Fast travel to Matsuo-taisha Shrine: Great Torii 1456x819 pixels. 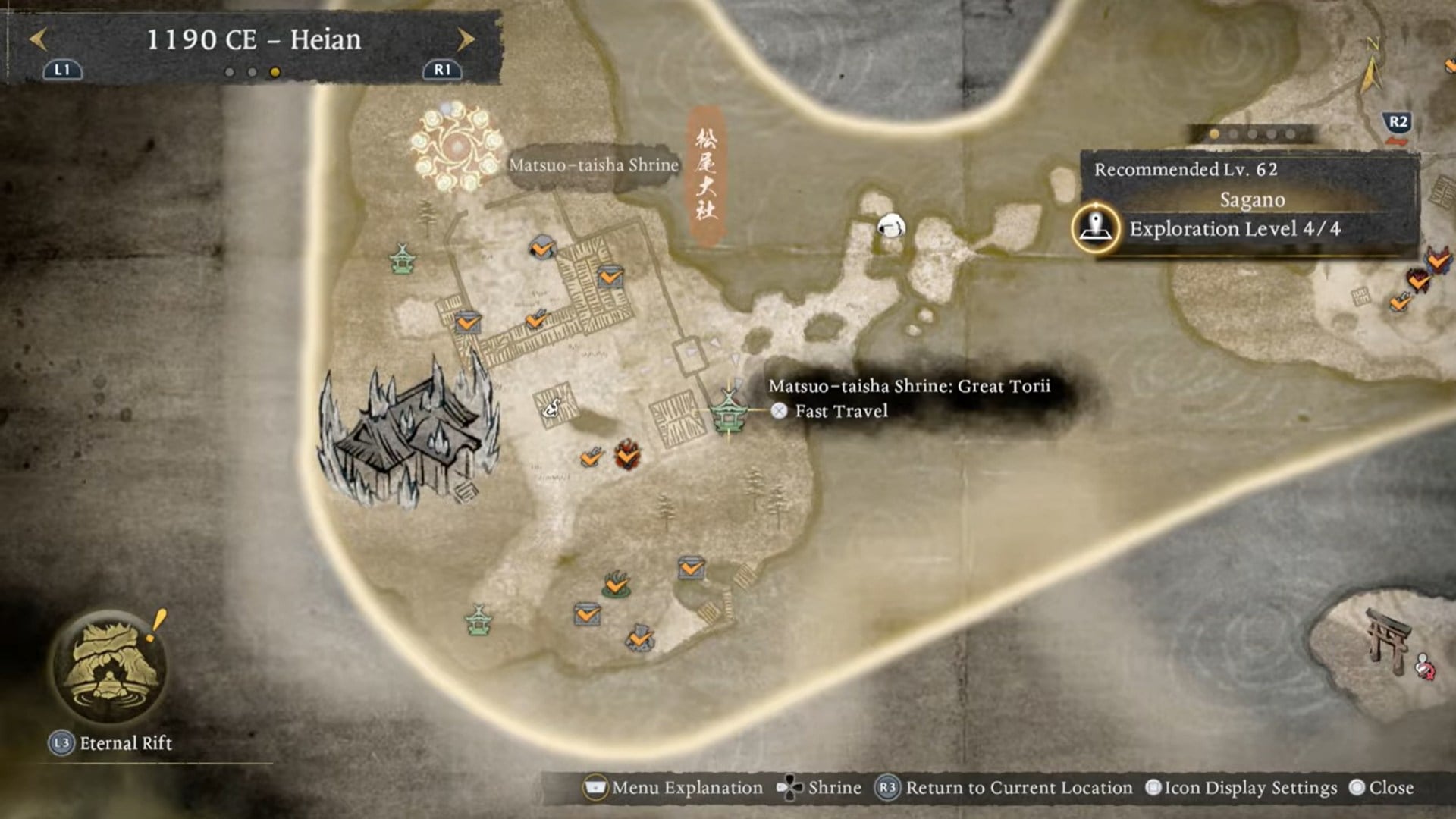pos(840,411)
